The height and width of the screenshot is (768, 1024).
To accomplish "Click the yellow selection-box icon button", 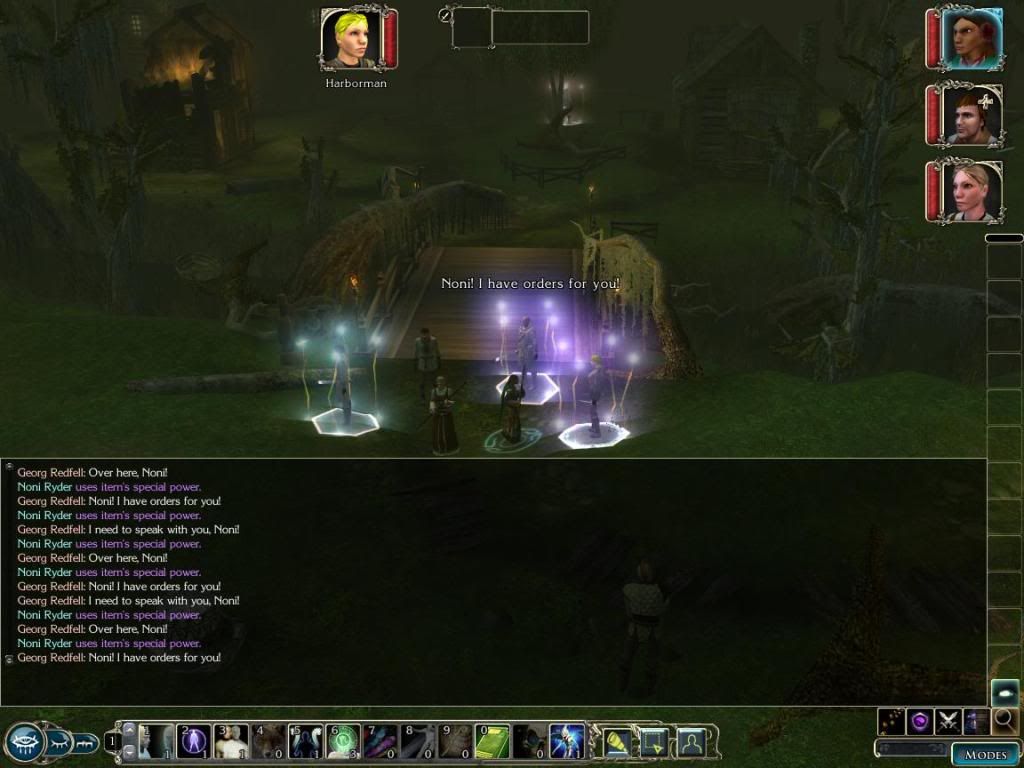I will point(654,742).
